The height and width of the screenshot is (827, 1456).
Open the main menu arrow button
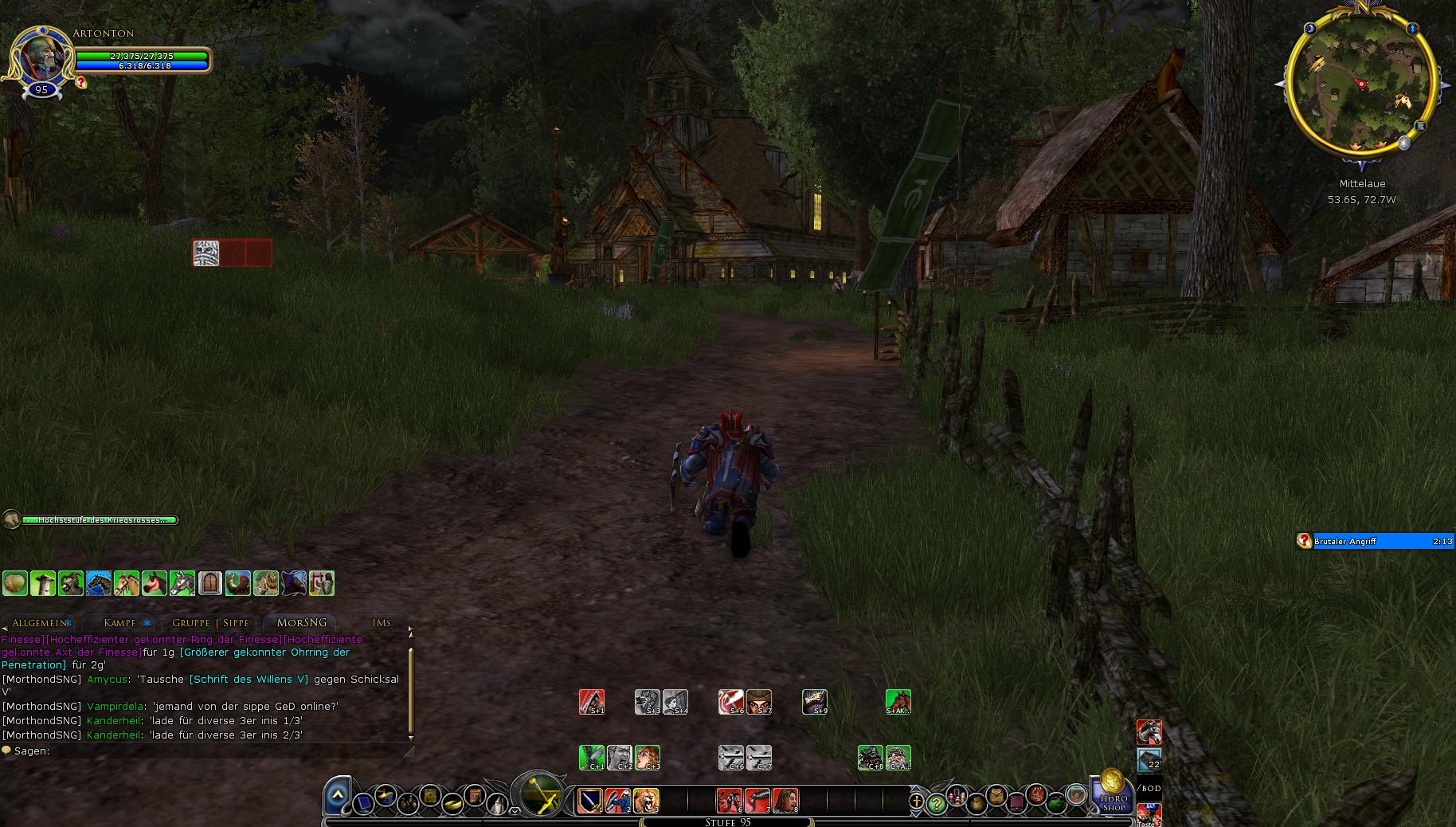[x=338, y=794]
